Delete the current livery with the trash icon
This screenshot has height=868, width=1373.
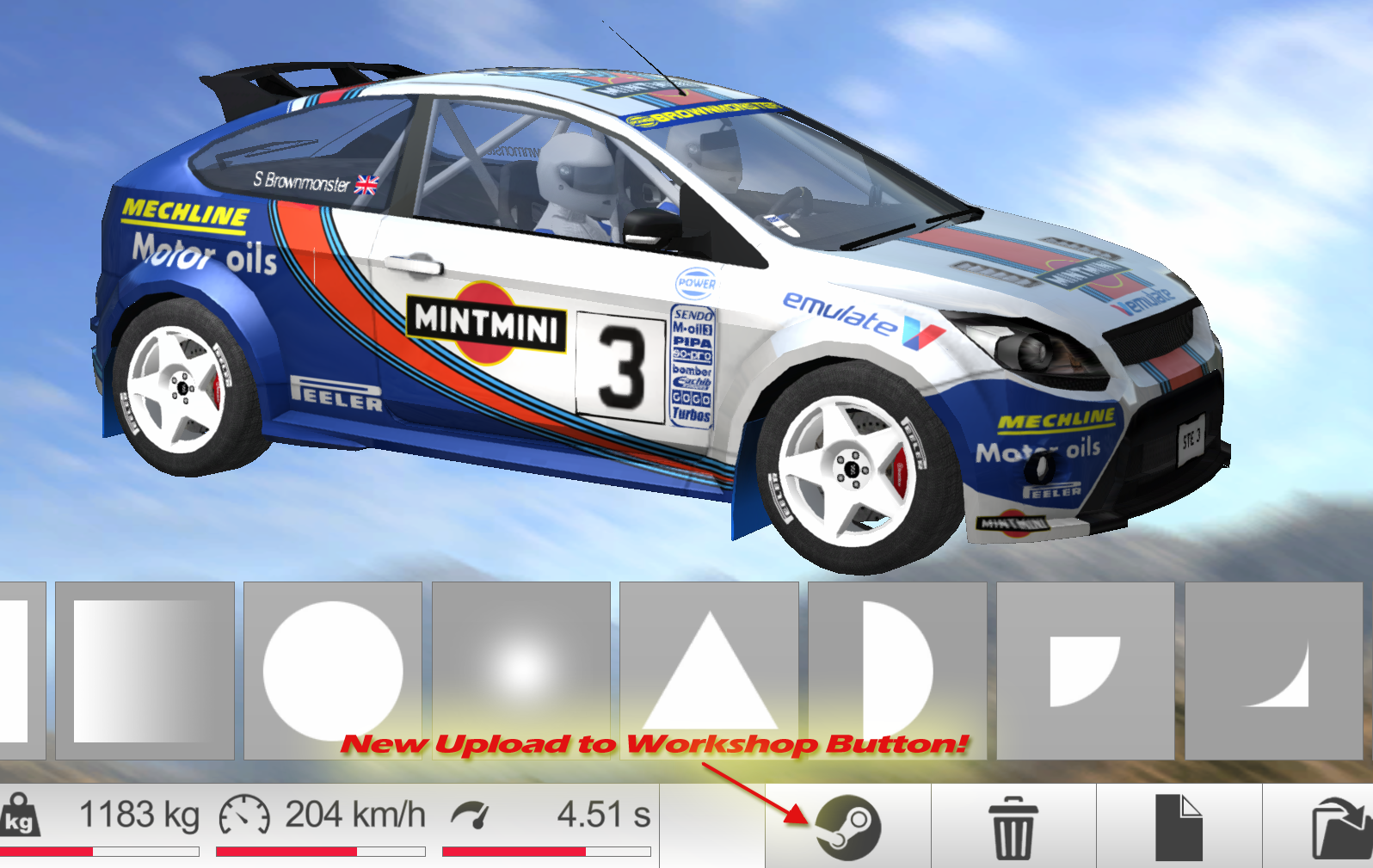pos(1013,828)
